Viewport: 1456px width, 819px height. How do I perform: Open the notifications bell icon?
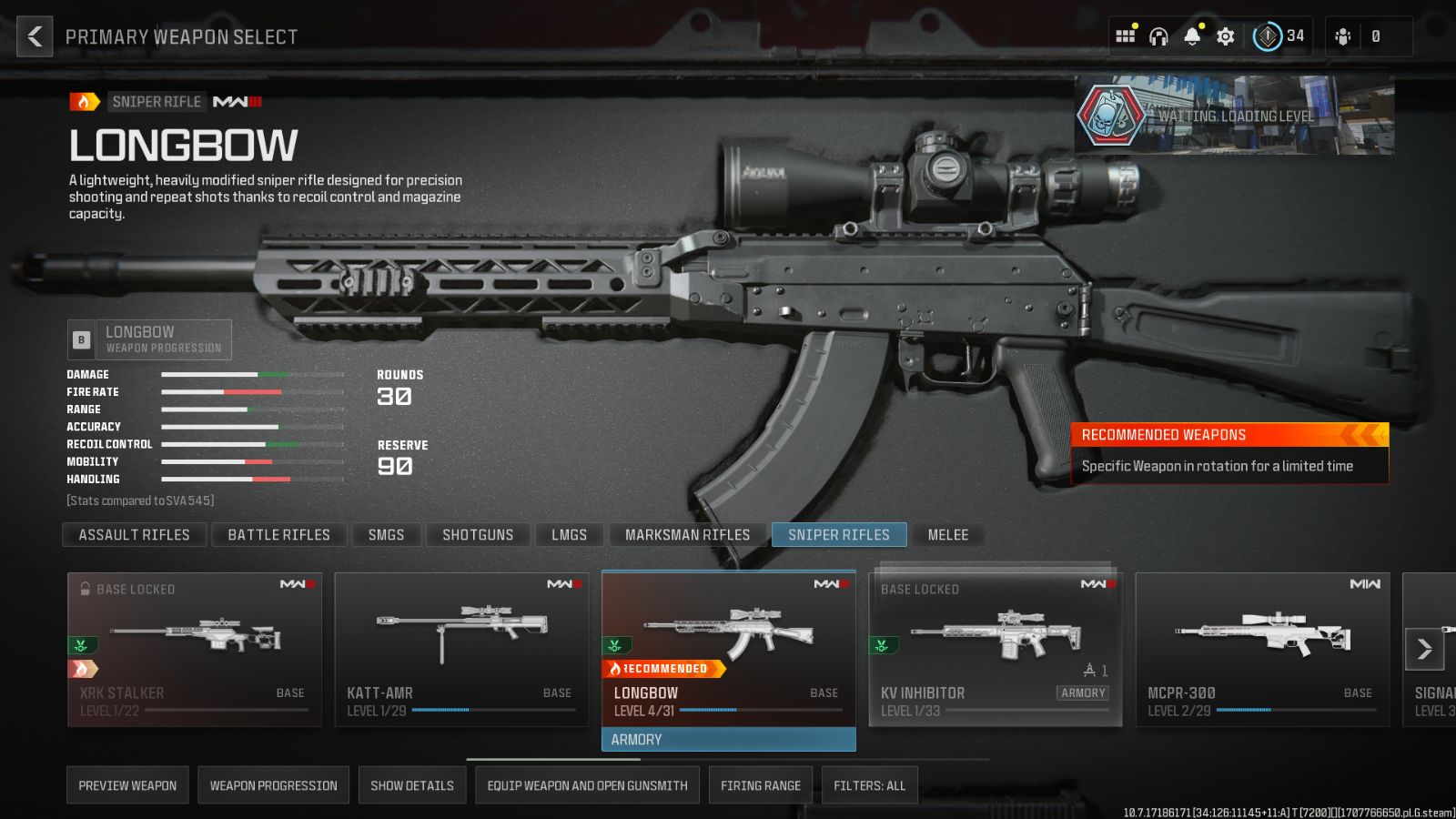point(1192,36)
